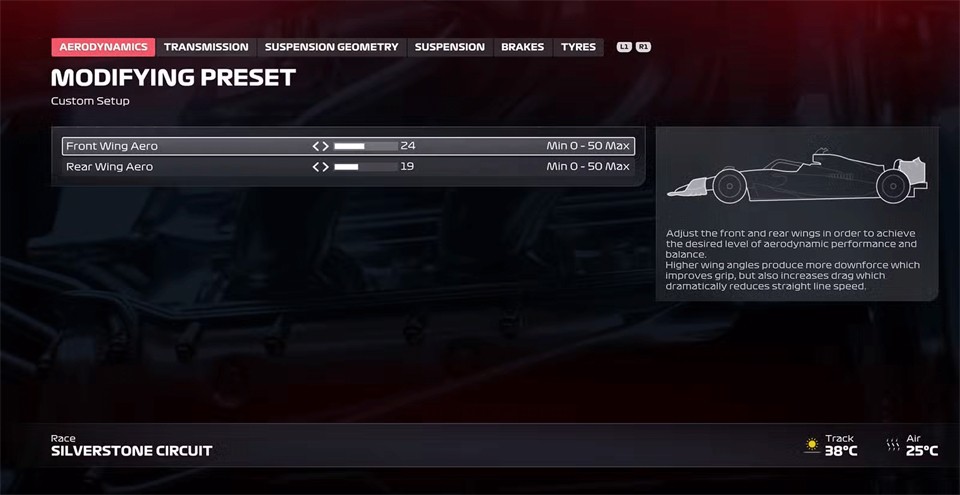Image resolution: width=960 pixels, height=495 pixels.
Task: Click the Rear Wing Aero arrow stepper
Action: (320, 167)
